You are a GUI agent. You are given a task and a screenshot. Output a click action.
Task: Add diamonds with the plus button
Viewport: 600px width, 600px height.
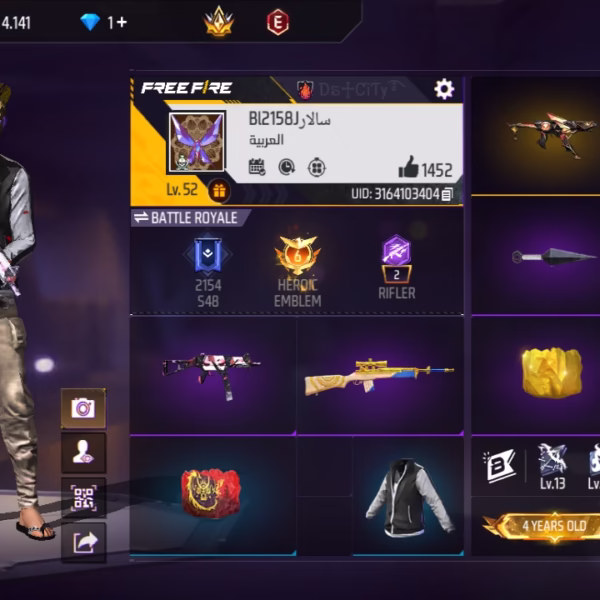[117, 21]
